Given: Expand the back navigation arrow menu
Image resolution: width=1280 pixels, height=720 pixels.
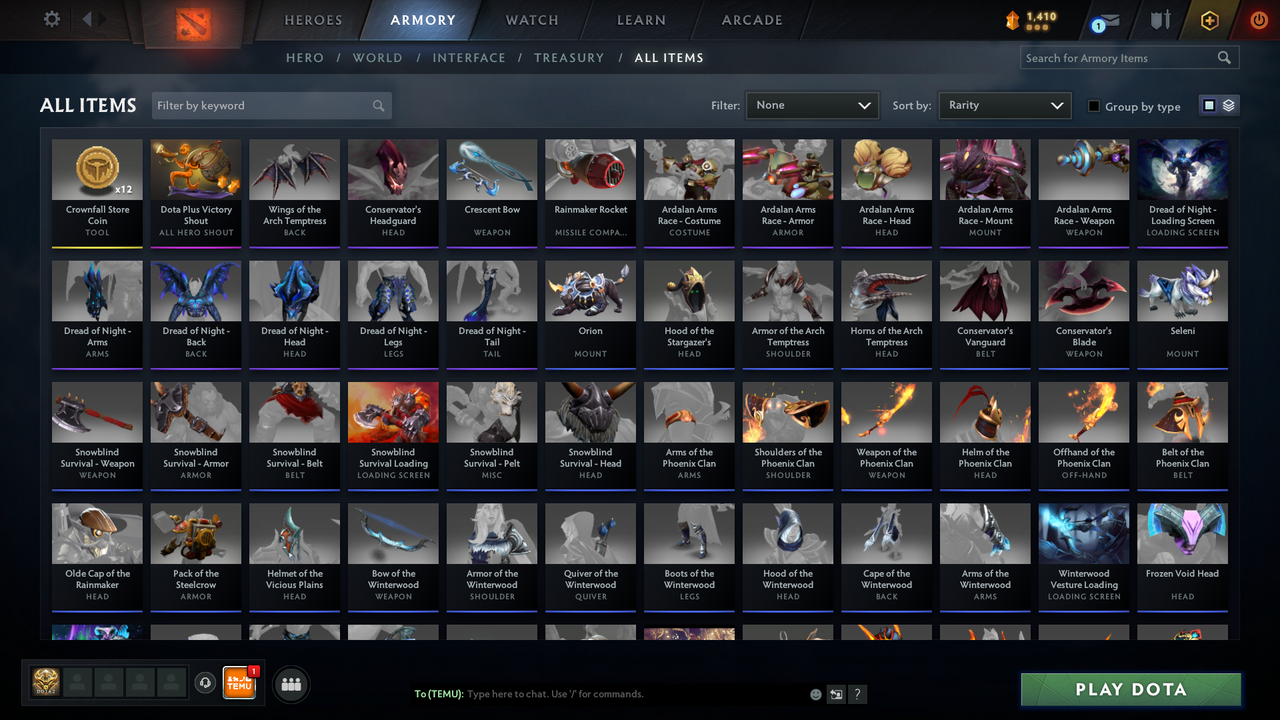Looking at the screenshot, I should (x=90, y=17).
